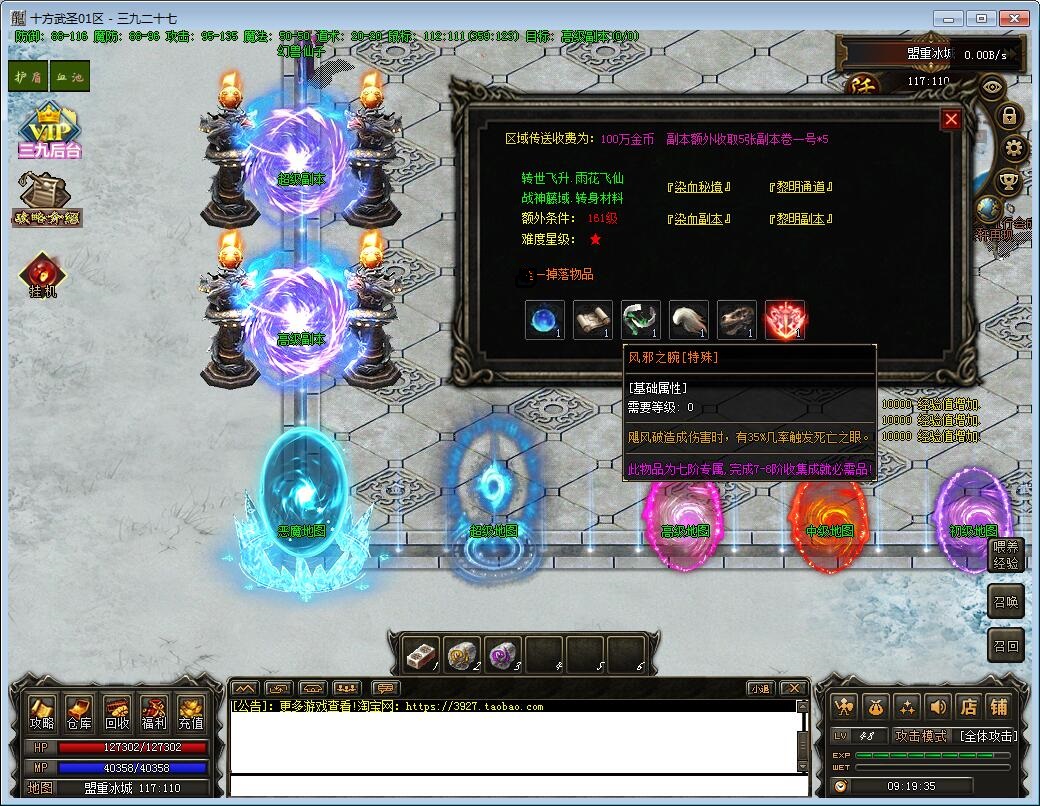Click the 召回 recall button
The width and height of the screenshot is (1040, 806).
pos(1006,646)
